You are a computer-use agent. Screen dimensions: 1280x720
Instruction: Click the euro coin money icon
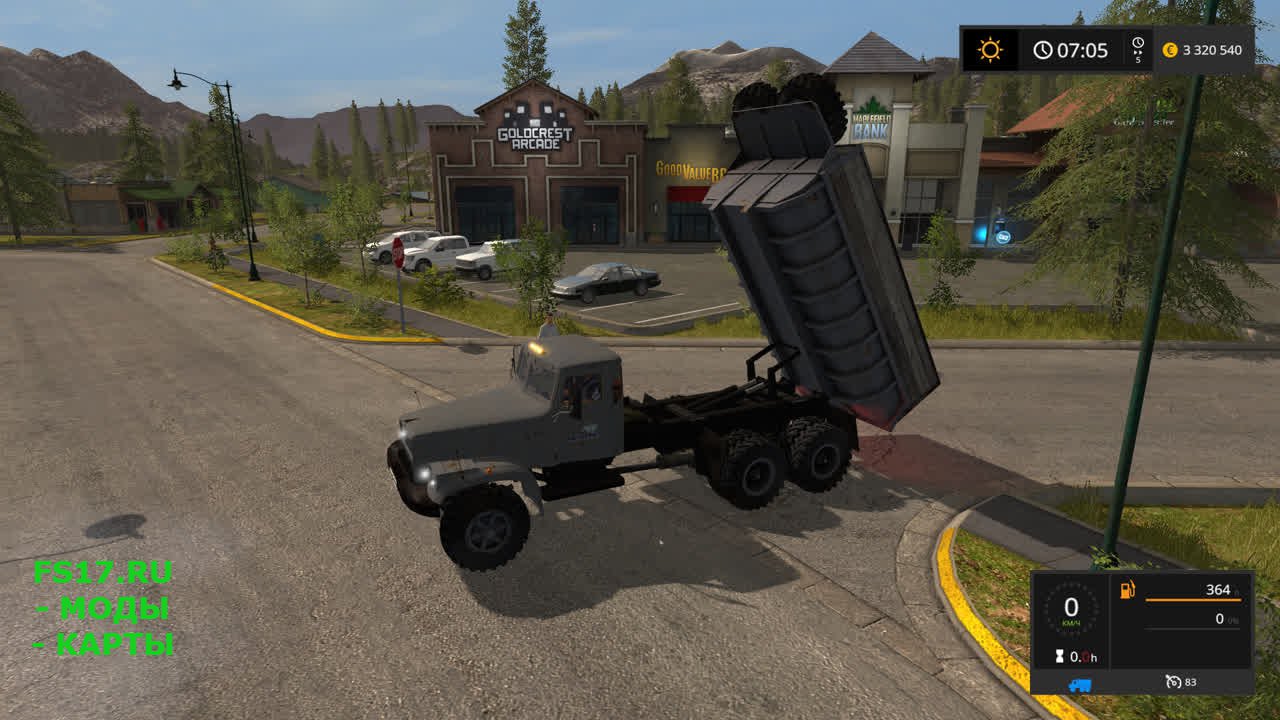tap(1170, 50)
